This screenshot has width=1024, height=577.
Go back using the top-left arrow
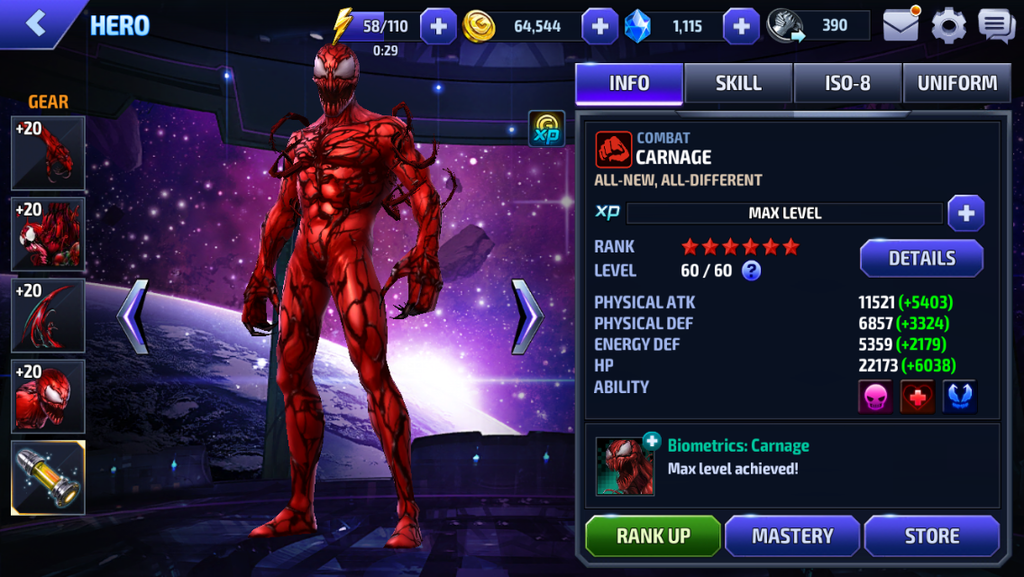[x=37, y=24]
